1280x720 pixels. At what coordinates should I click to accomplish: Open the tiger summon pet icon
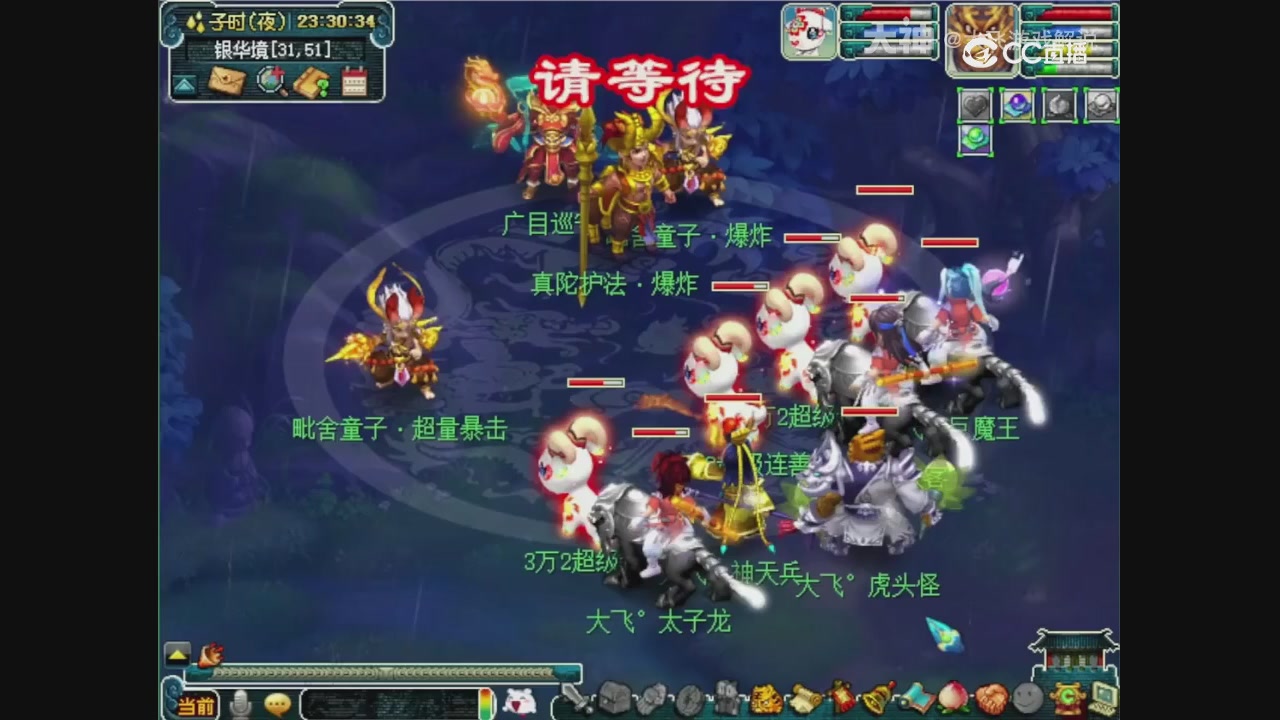(764, 700)
